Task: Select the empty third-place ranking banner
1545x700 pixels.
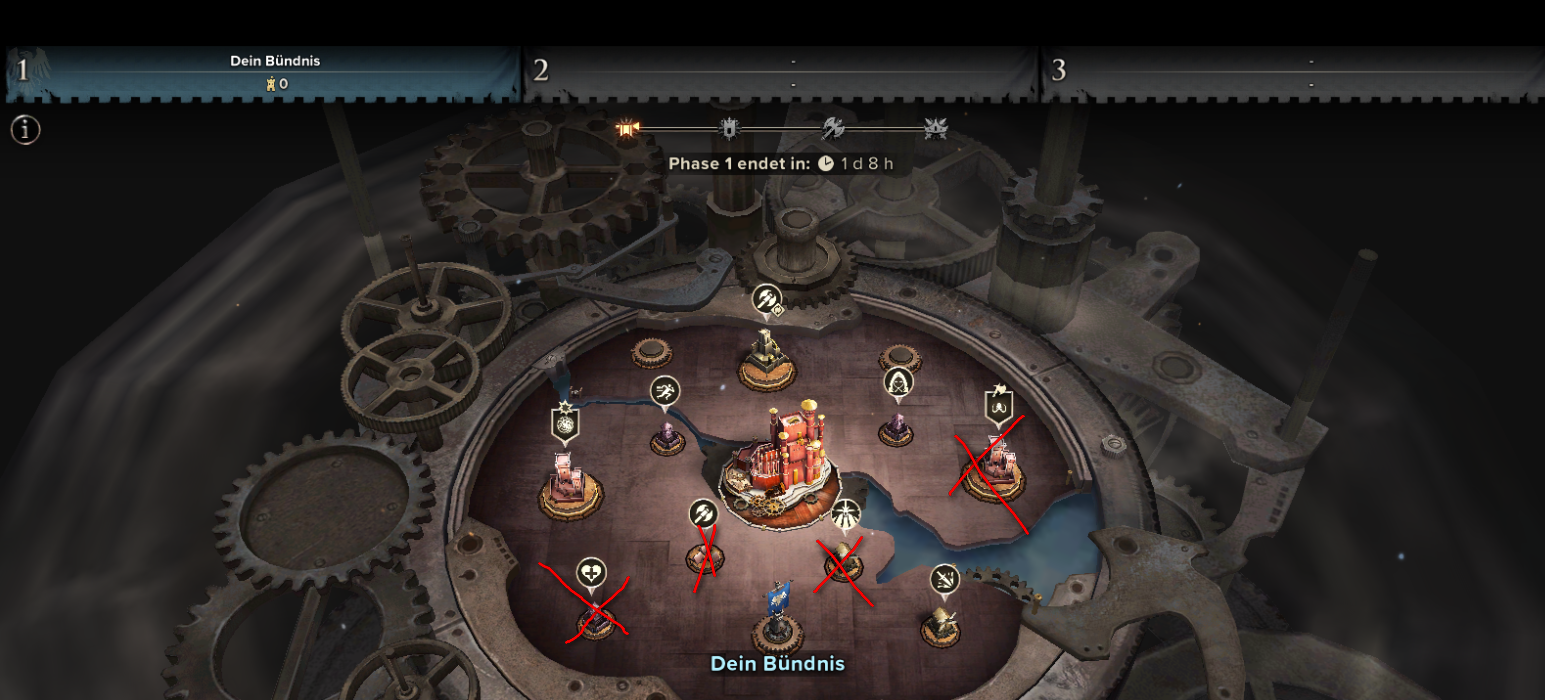Action: click(x=1295, y=73)
